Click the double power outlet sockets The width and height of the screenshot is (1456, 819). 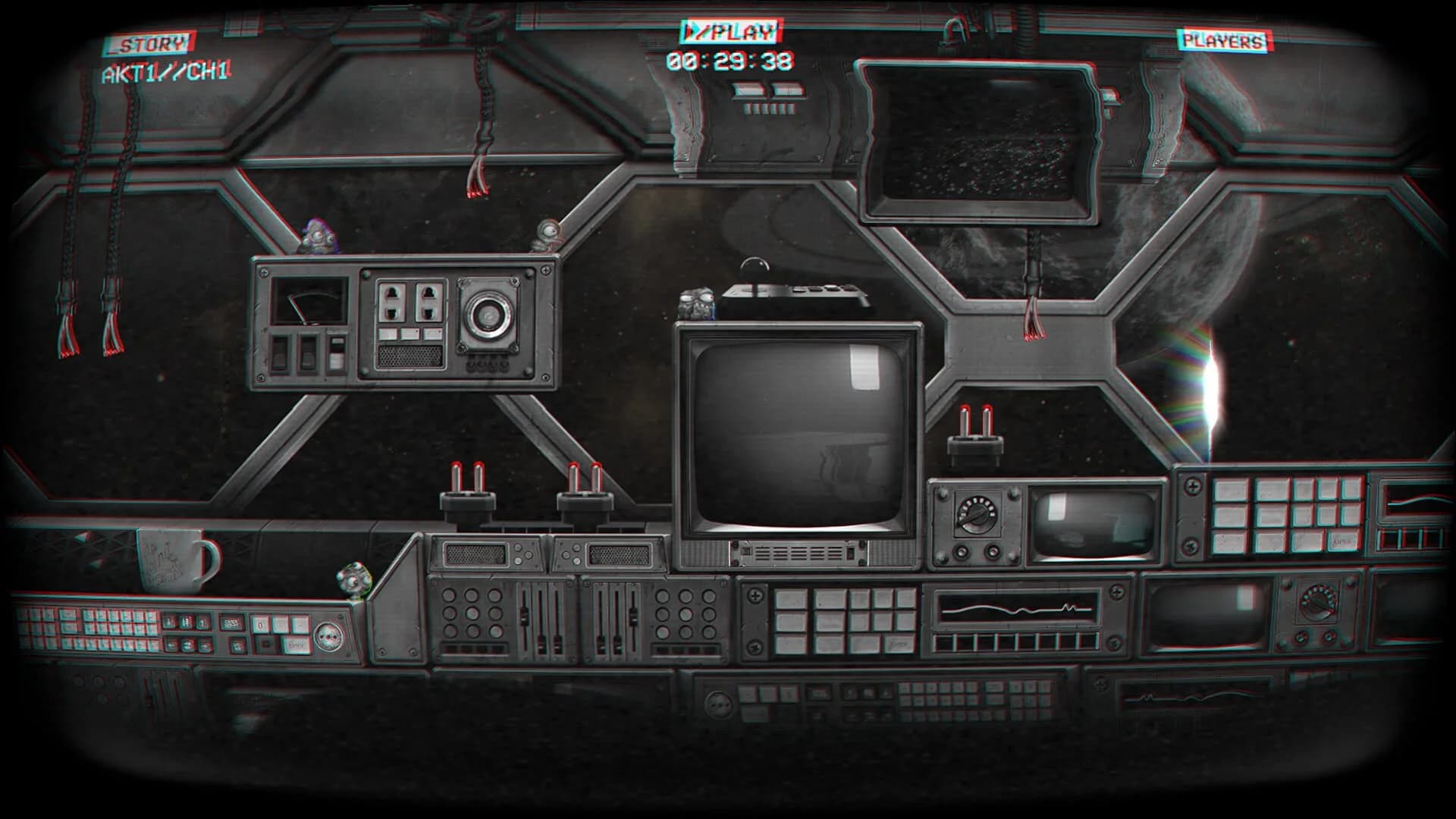[409, 301]
